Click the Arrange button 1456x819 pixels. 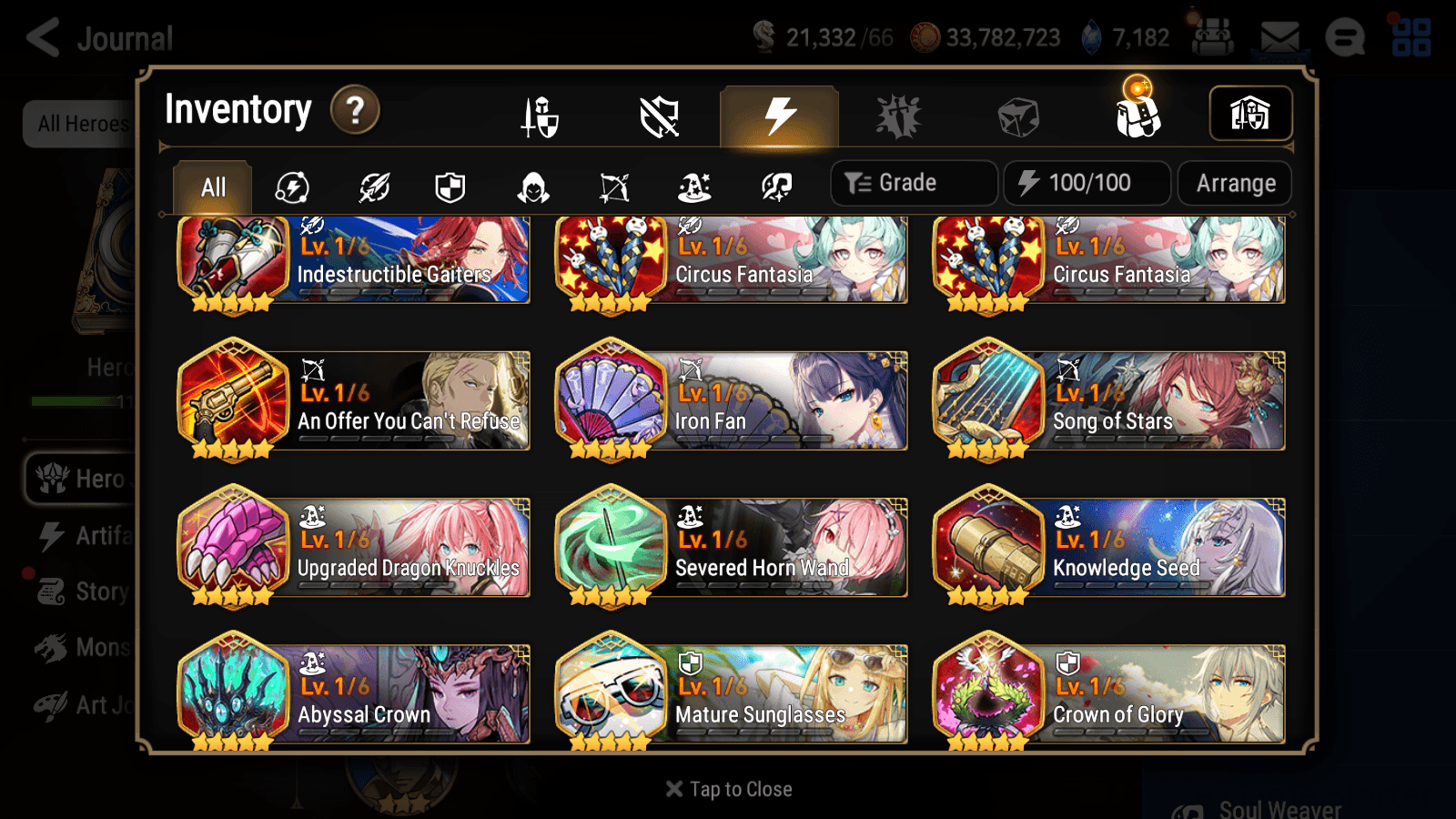click(1234, 183)
